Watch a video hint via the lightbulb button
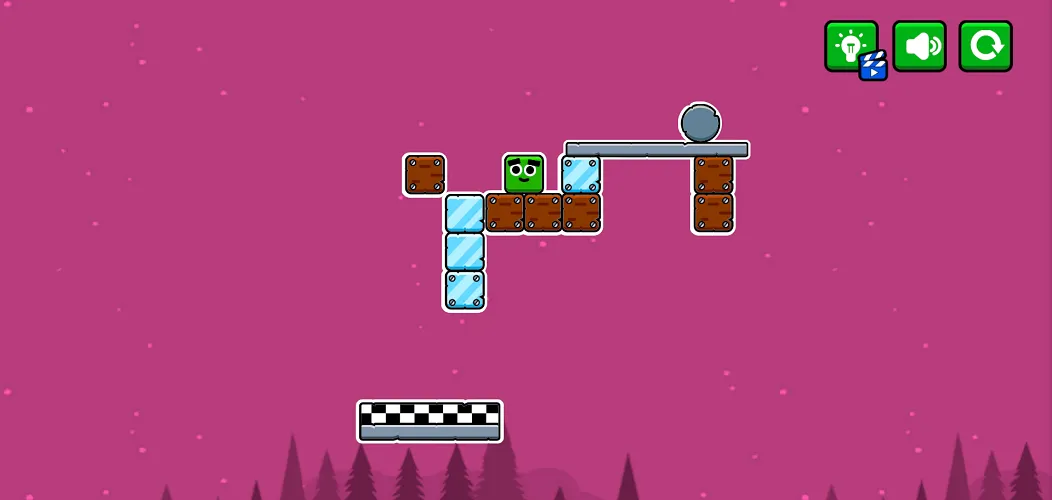This screenshot has width=1052, height=500. tap(851, 46)
